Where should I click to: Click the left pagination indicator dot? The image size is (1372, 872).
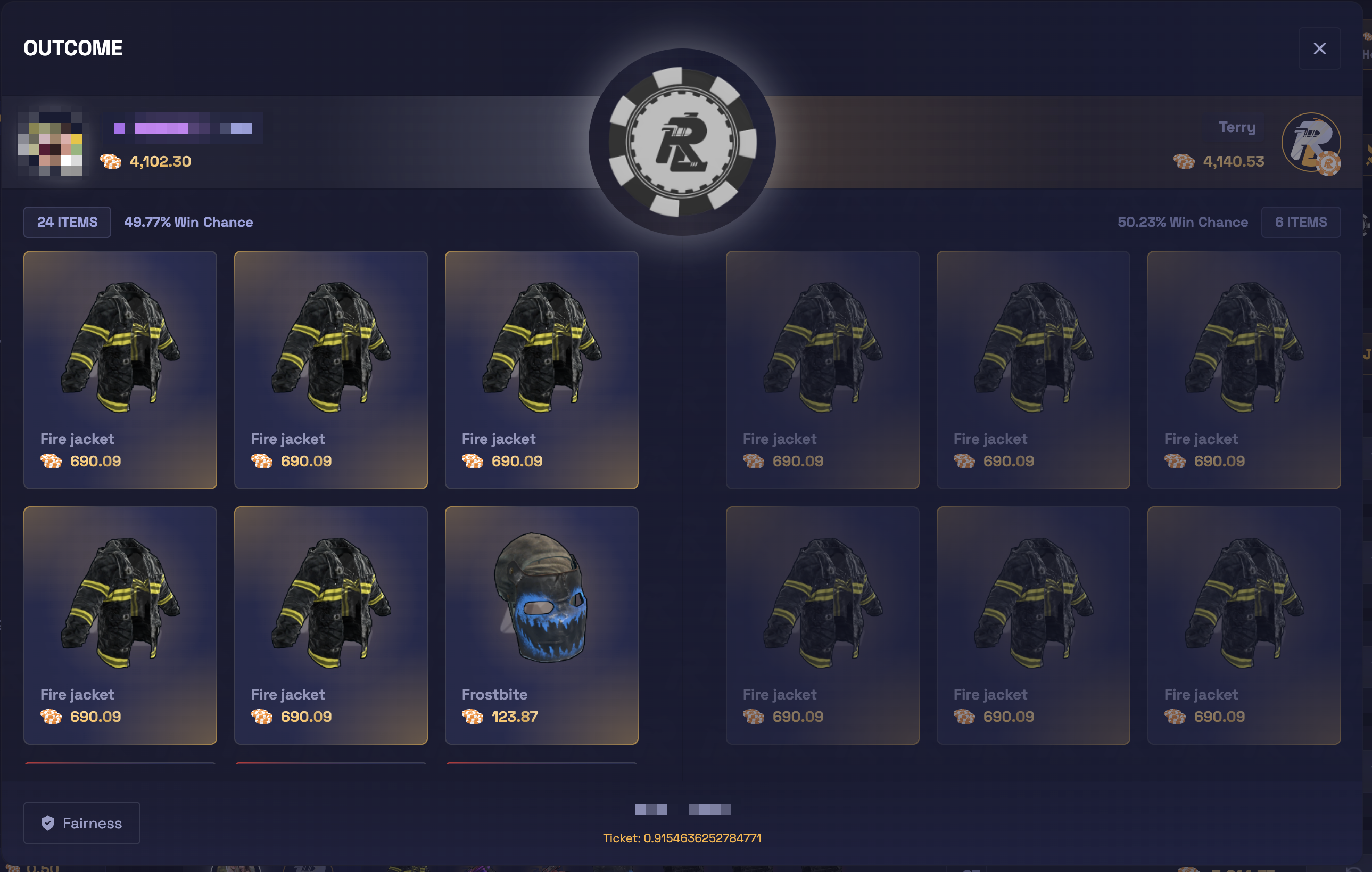coord(651,810)
